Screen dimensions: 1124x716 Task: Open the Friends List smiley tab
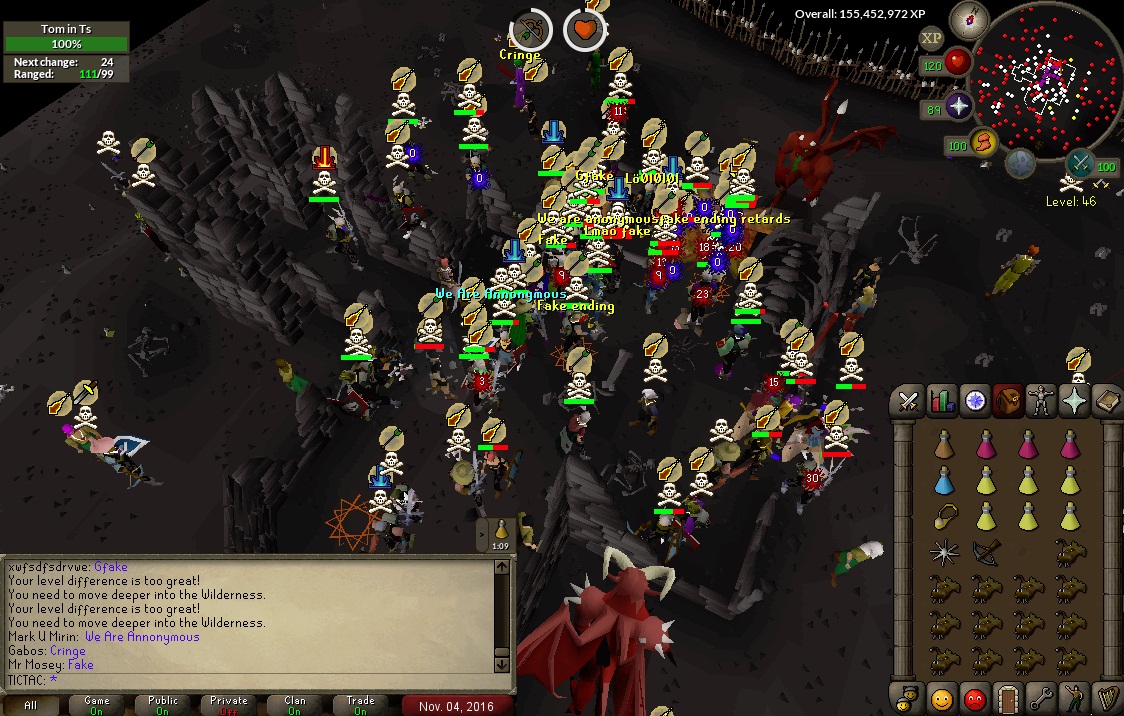tap(941, 698)
